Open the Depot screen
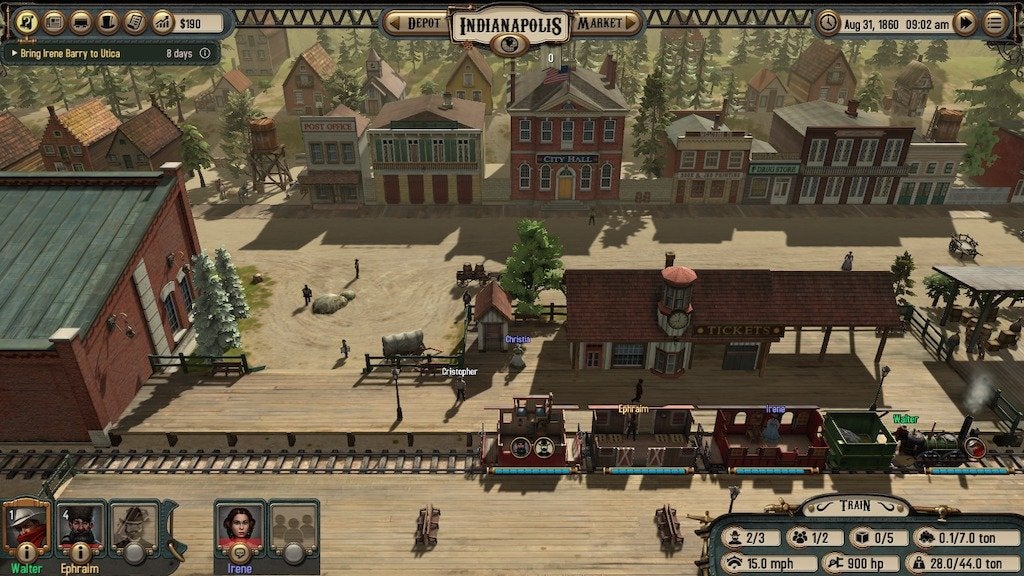1024x576 pixels. point(417,22)
